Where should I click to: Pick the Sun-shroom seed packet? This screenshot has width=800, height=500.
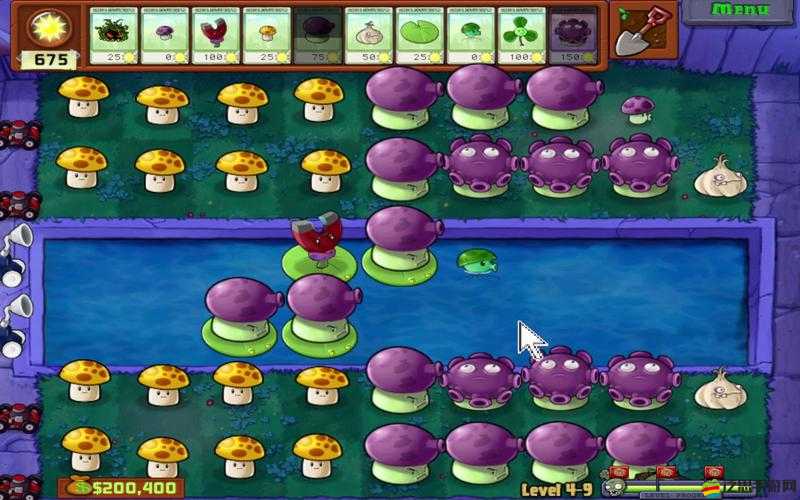(268, 36)
